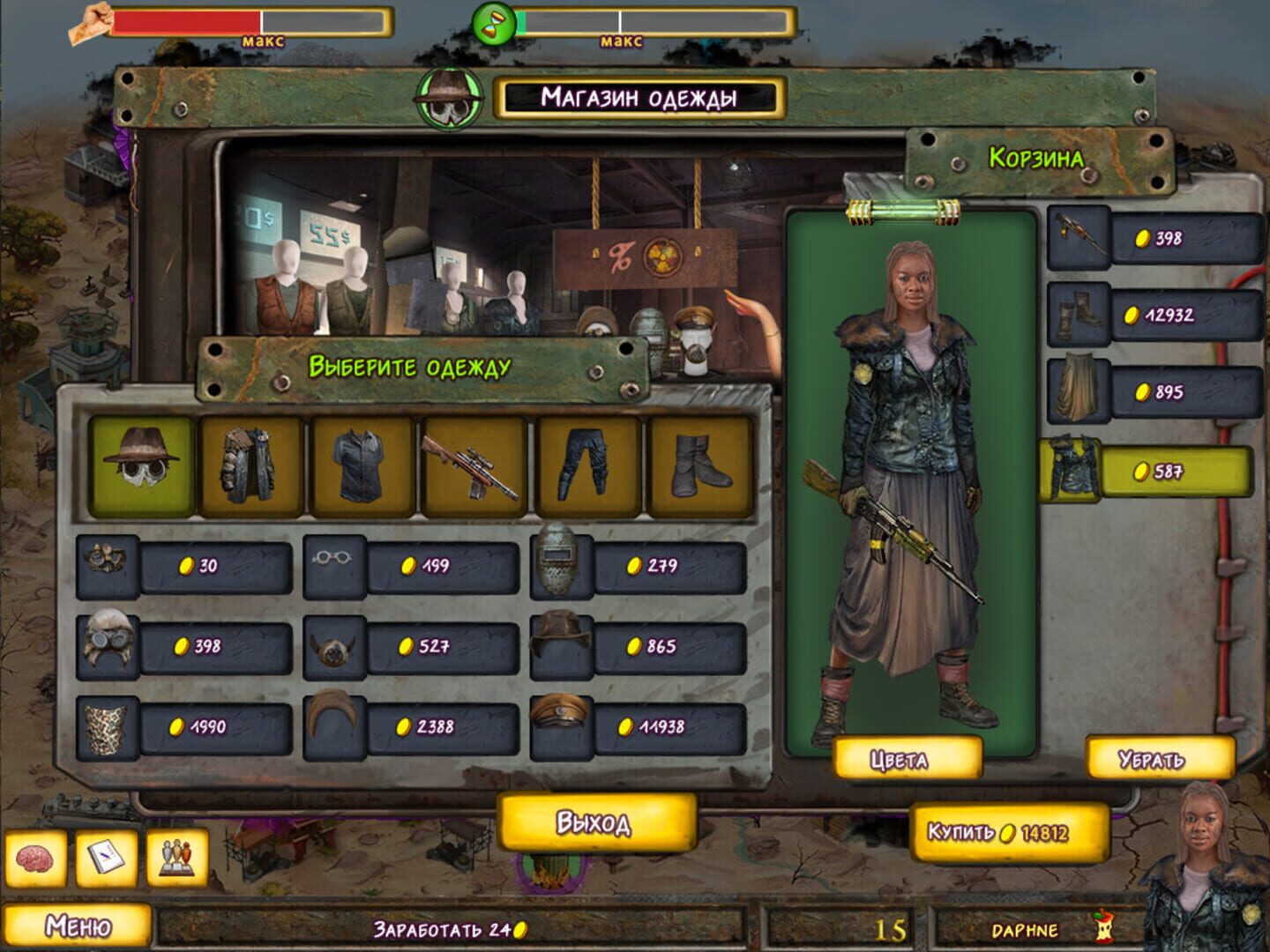This screenshot has height=952, width=1270.
Task: Open the jacket category tab
Action: pos(251,465)
